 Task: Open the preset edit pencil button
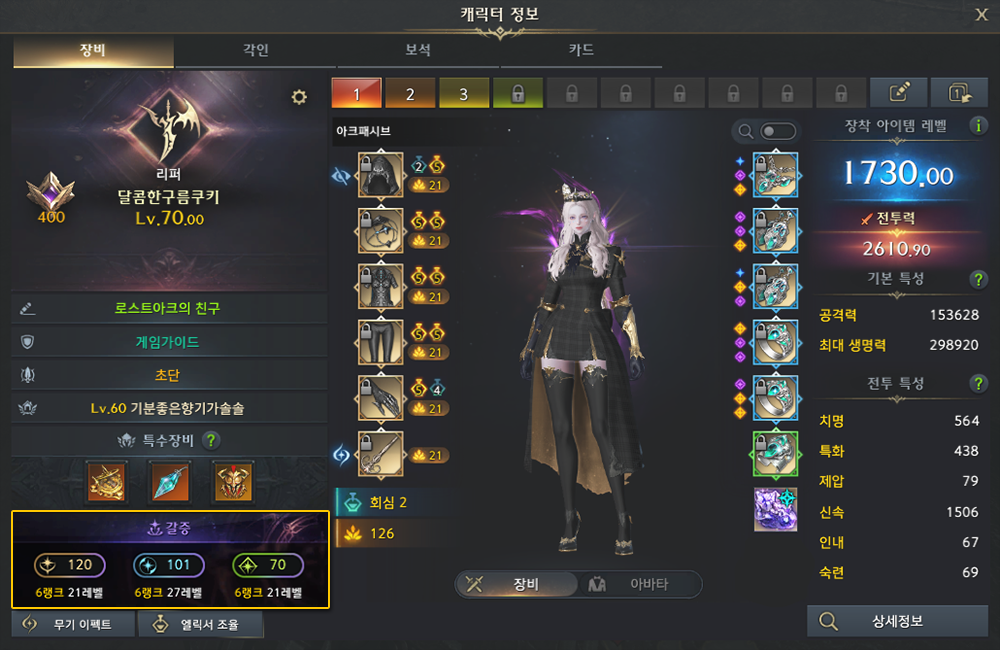(898, 93)
